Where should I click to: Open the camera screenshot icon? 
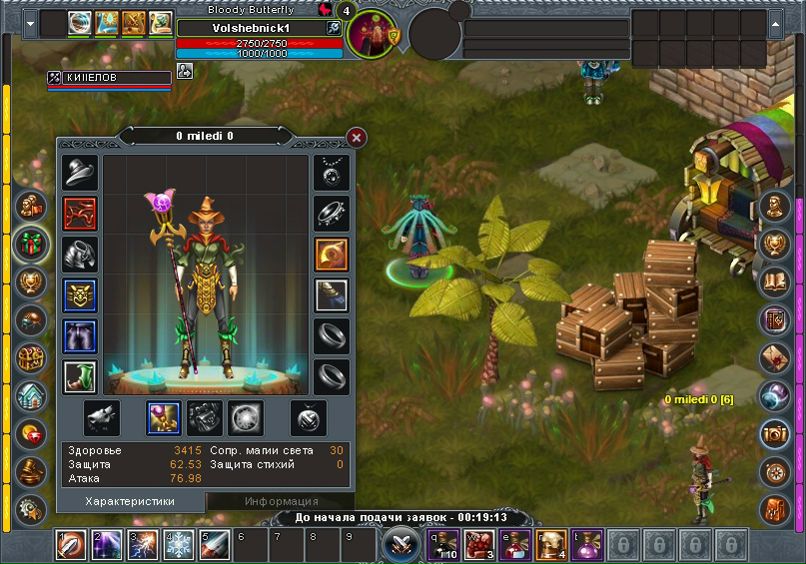click(775, 434)
